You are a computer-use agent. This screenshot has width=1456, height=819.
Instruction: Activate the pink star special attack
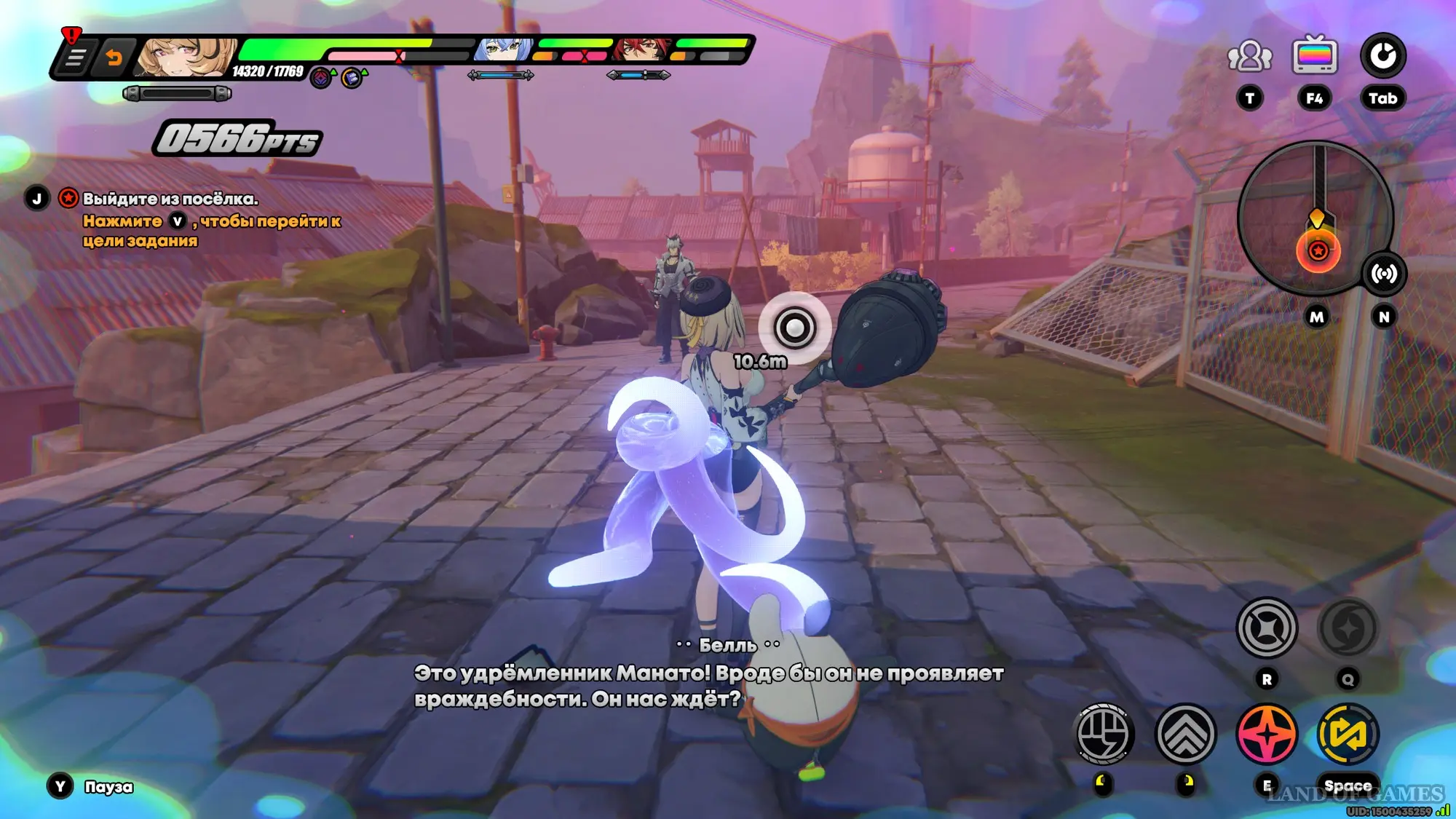tap(1267, 734)
